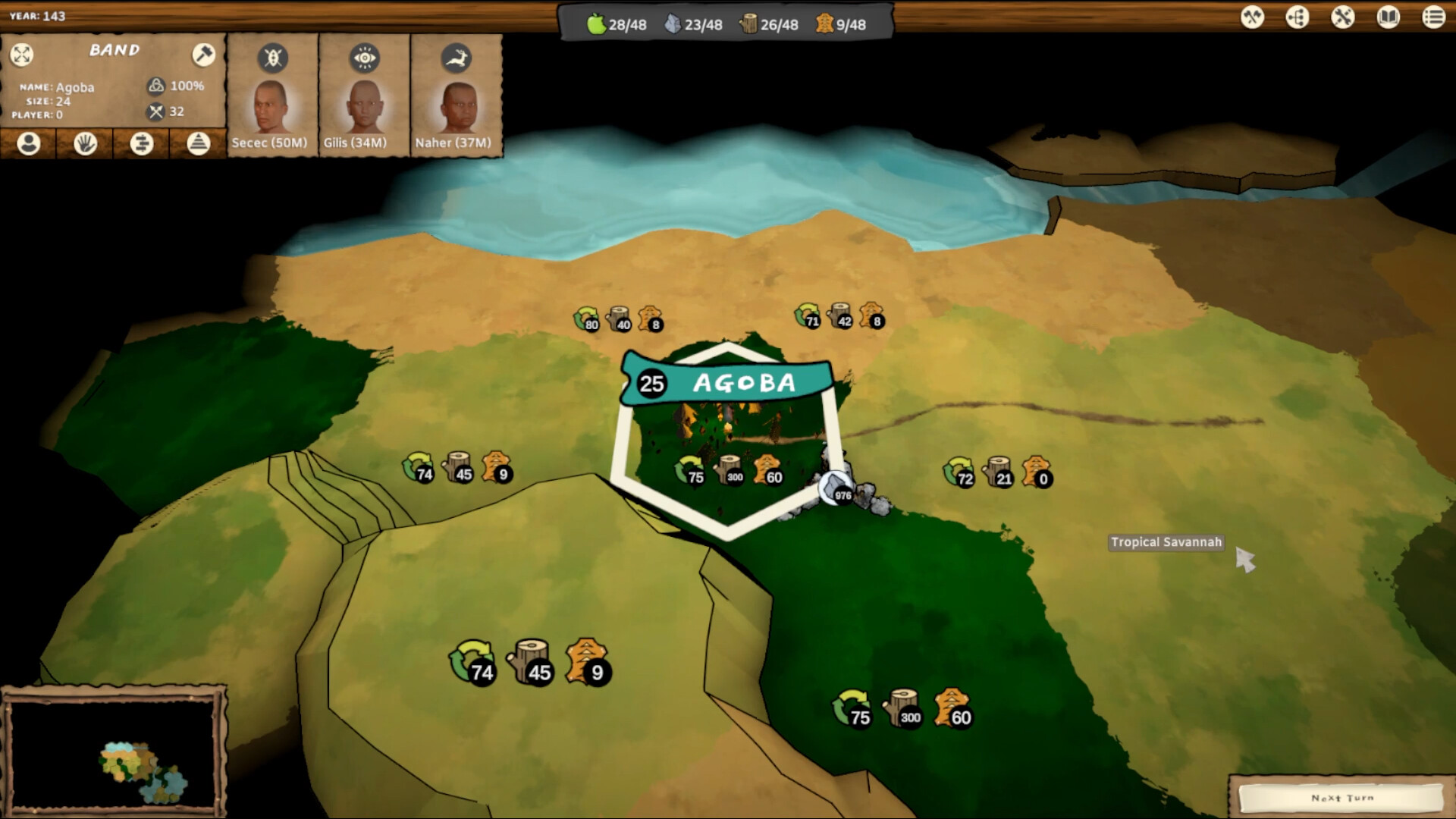Click Secec's shield and spears role icon
The image size is (1456, 819).
(x=272, y=58)
